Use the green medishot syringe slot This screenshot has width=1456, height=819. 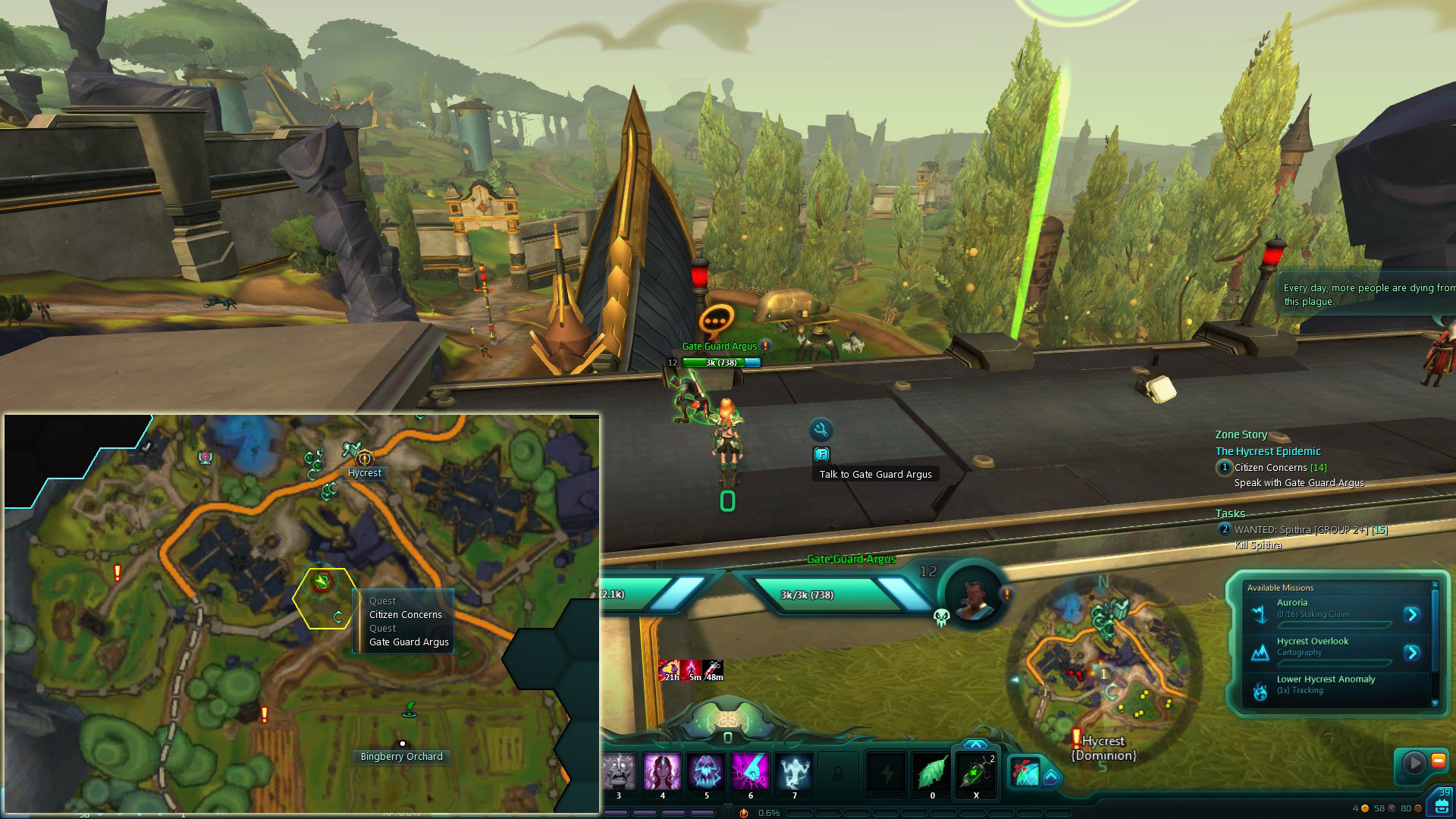(975, 773)
